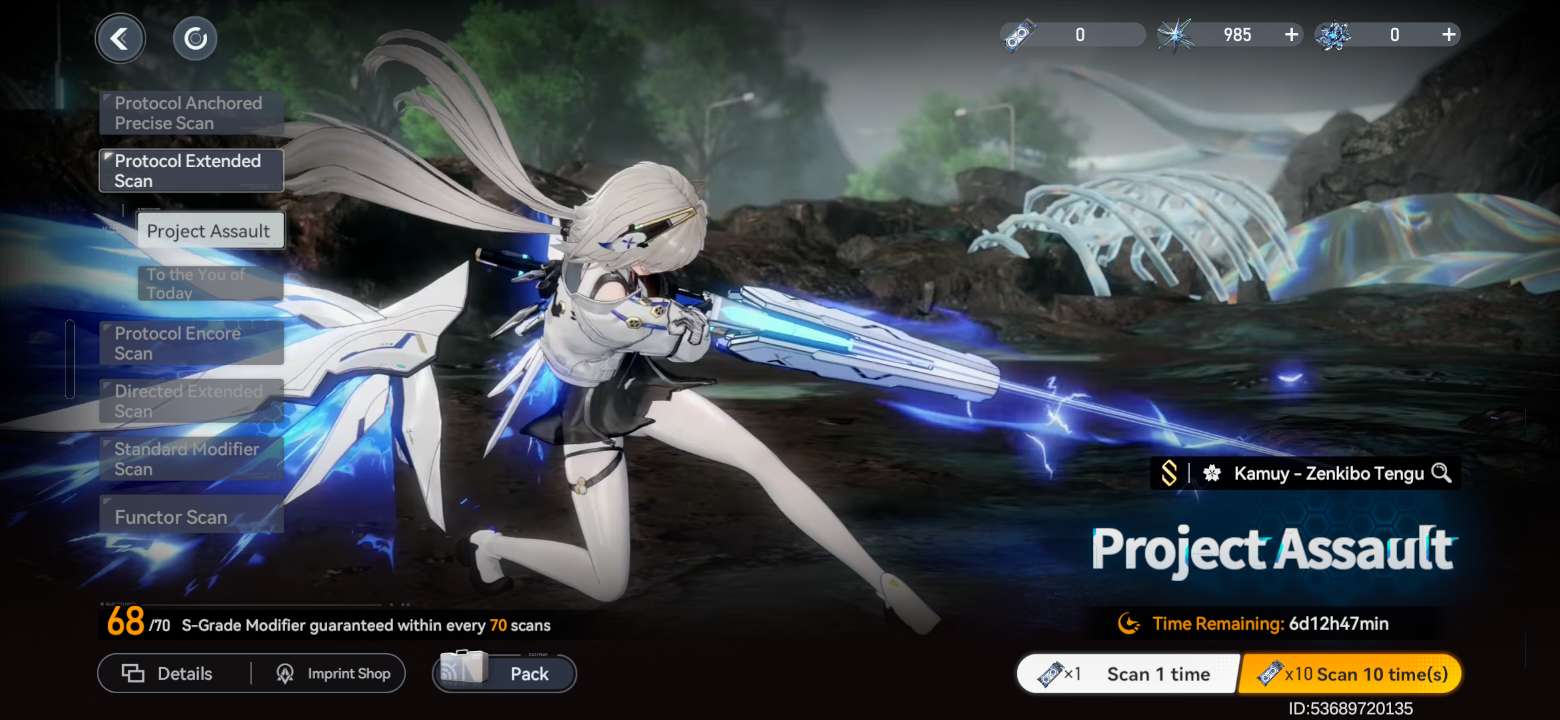Go back with the arrow button
Image resolution: width=1560 pixels, height=720 pixels.
(120, 39)
